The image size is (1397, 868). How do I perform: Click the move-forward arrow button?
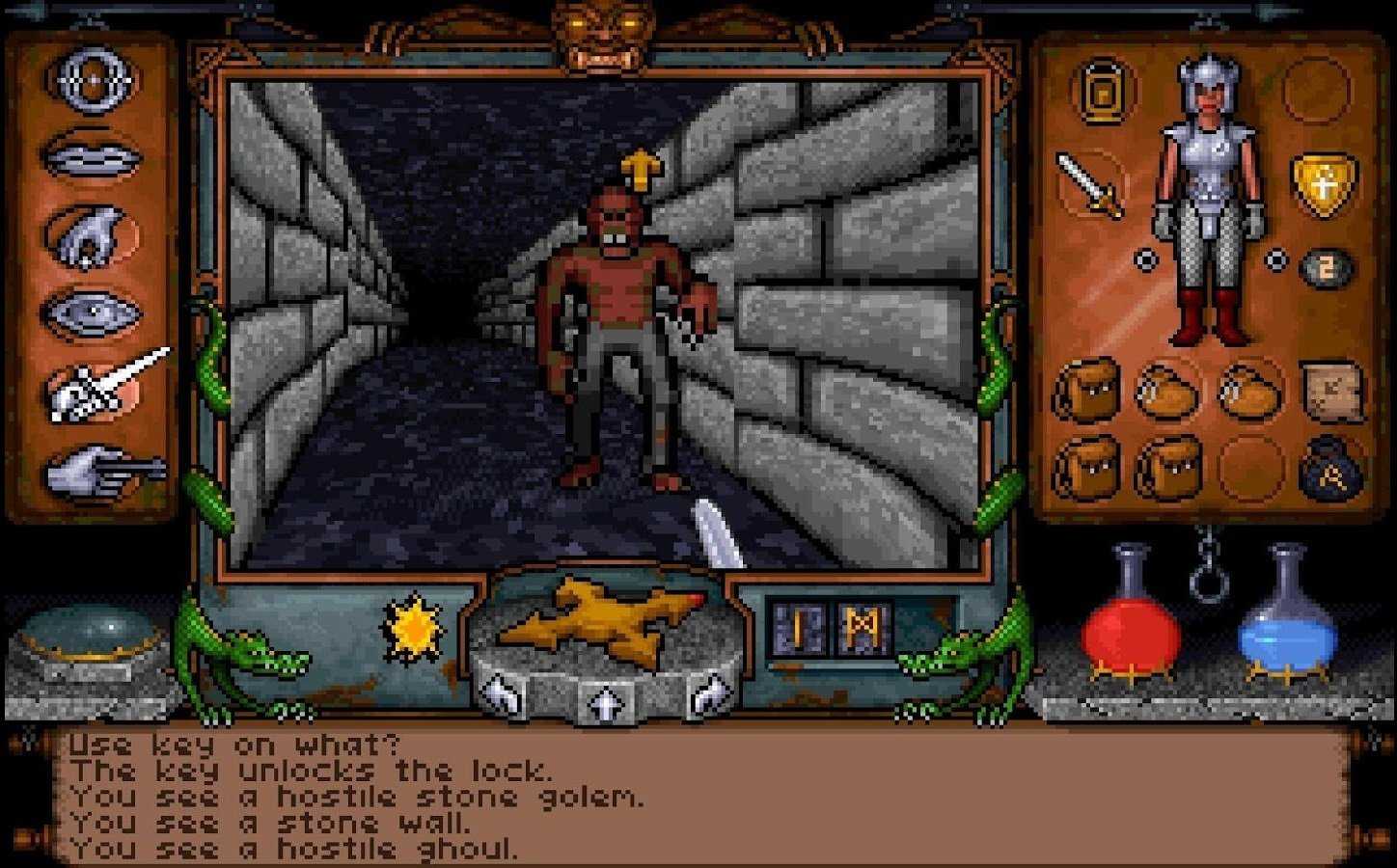click(604, 702)
